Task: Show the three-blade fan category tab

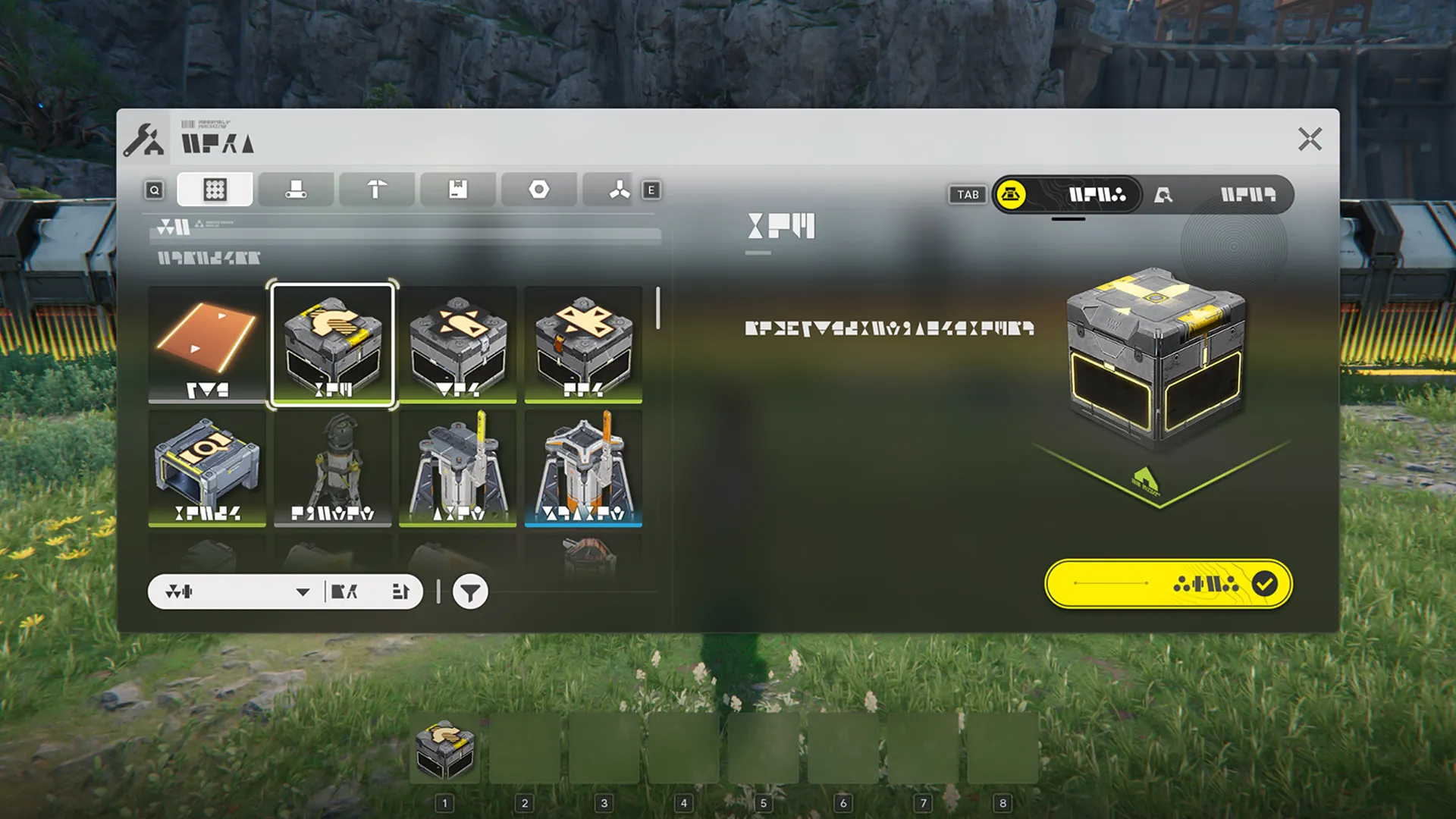Action: tap(619, 190)
